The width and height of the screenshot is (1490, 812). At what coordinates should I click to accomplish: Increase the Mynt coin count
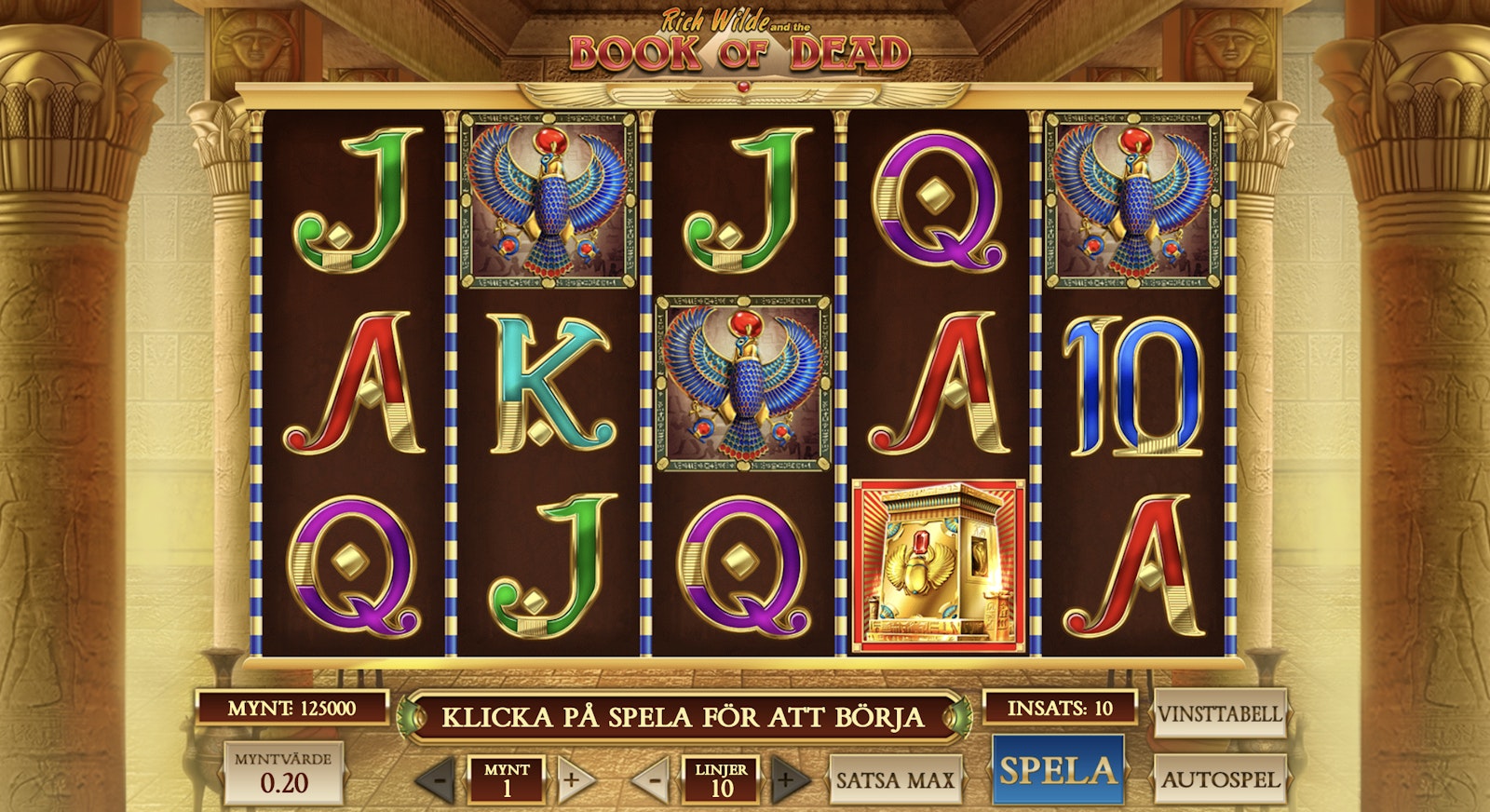coord(572,778)
